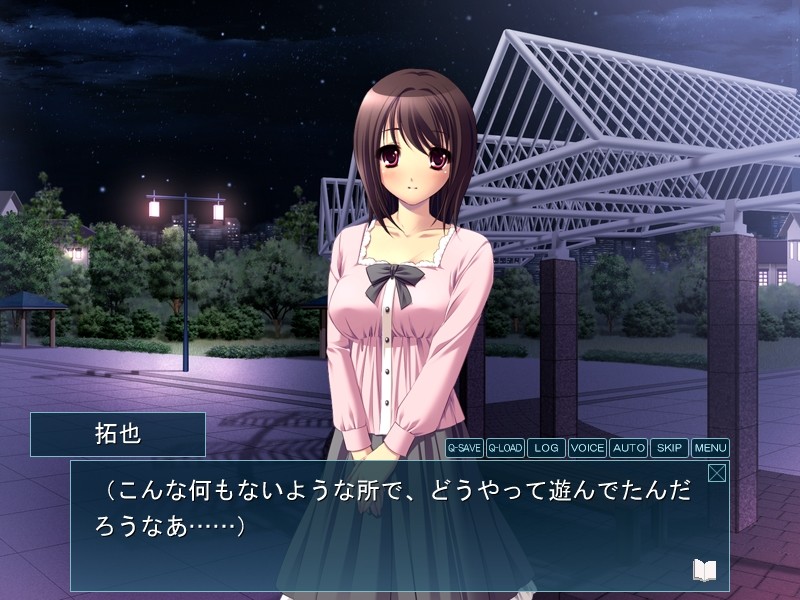Viewport: 800px width, 600px height.
Task: Quick load with the Q-LOAD button
Action: (505, 448)
